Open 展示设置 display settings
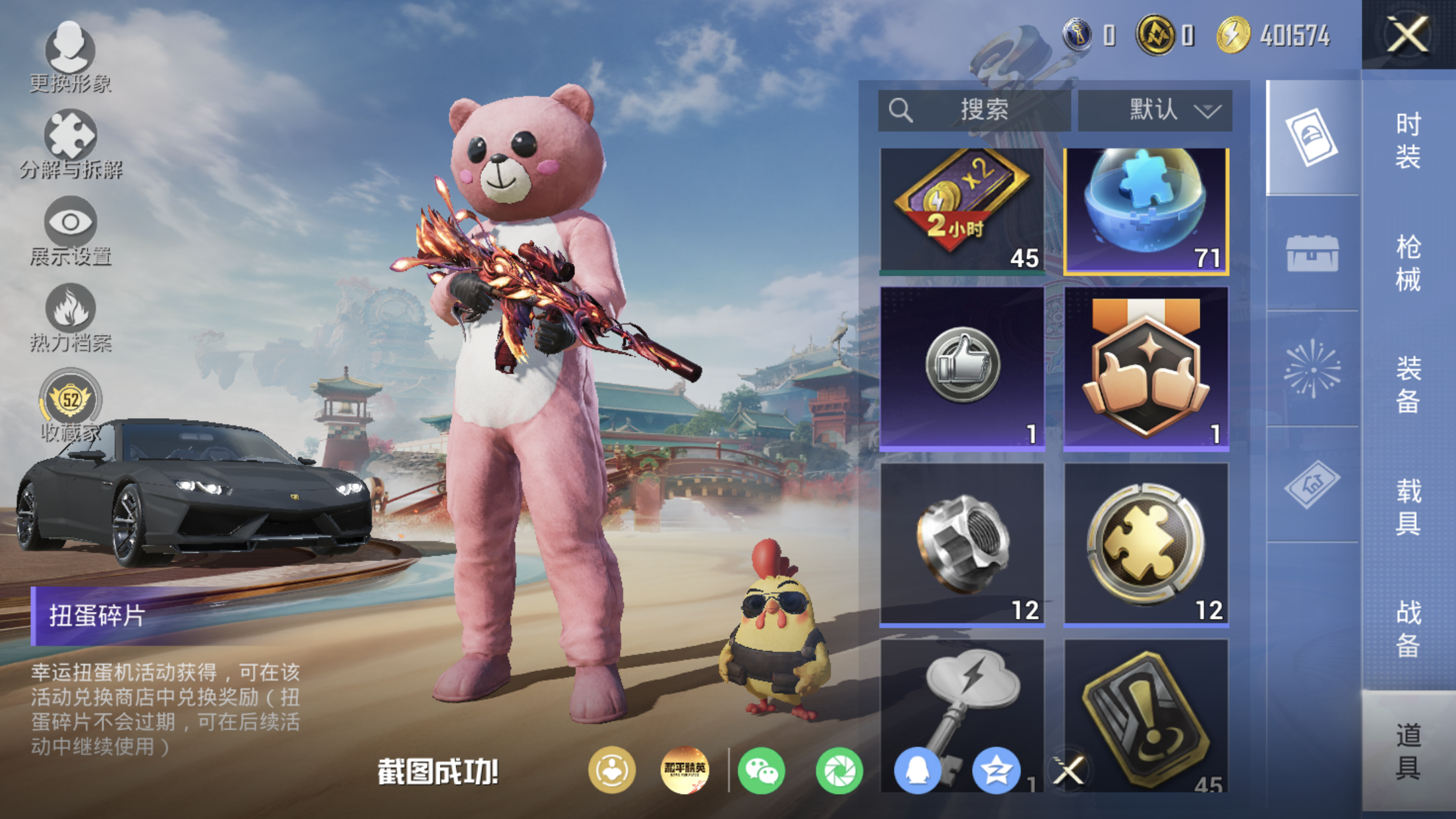1456x819 pixels. click(71, 230)
